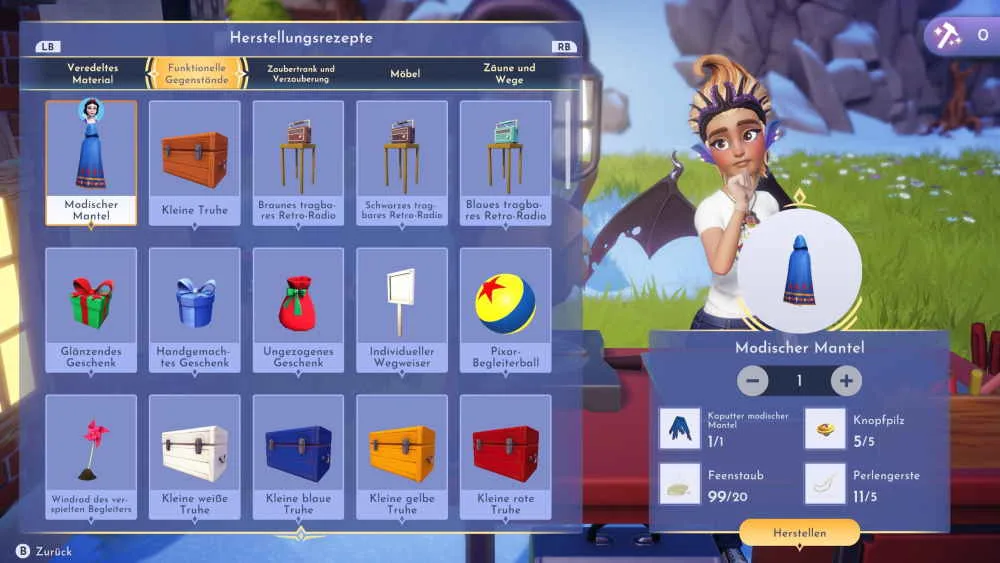The image size is (1000, 563).
Task: Pick the Braunes tragbares Retro-Radio recipe
Action: [x=298, y=162]
